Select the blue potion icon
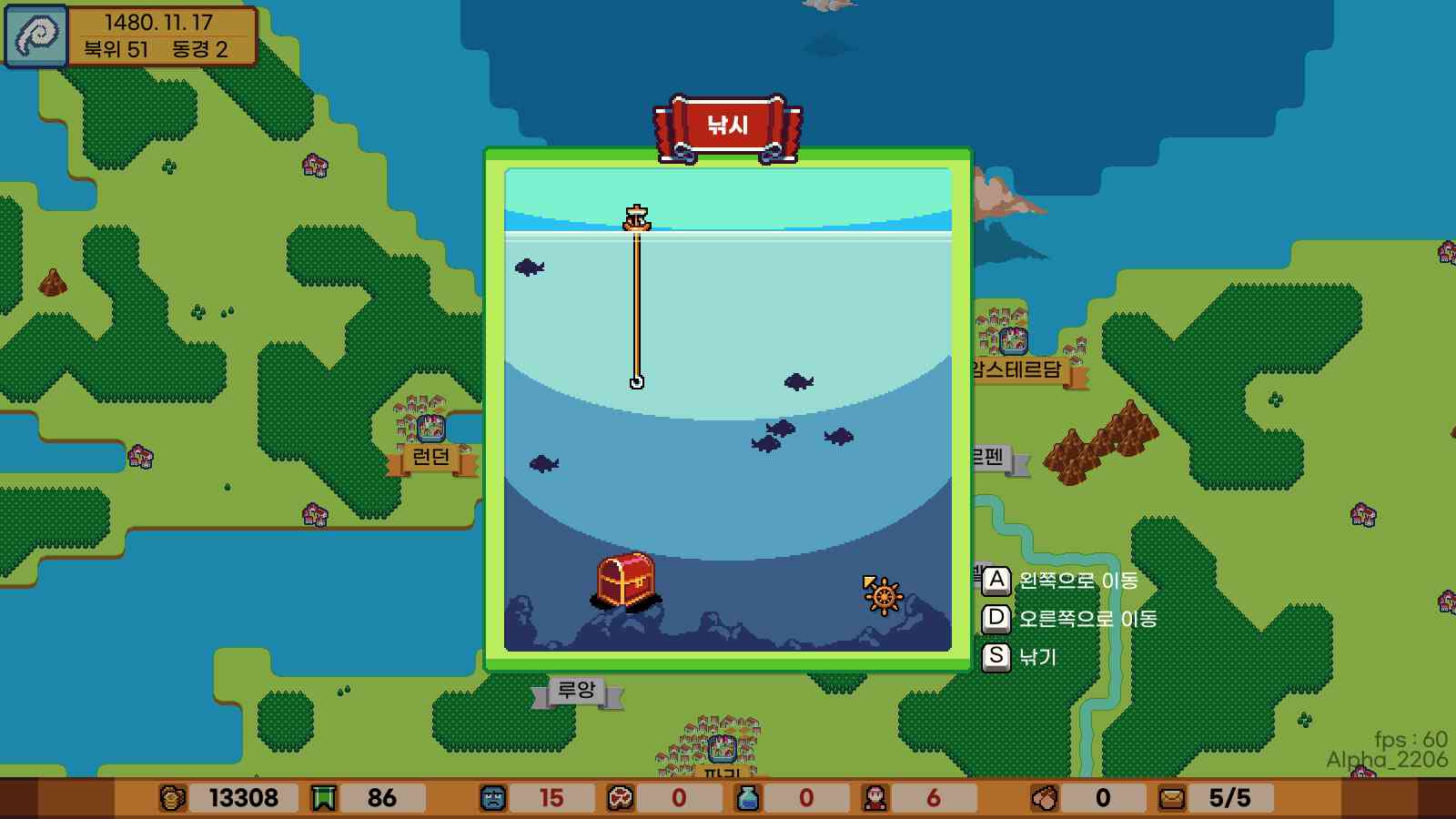The width and height of the screenshot is (1456, 819). coord(746,797)
